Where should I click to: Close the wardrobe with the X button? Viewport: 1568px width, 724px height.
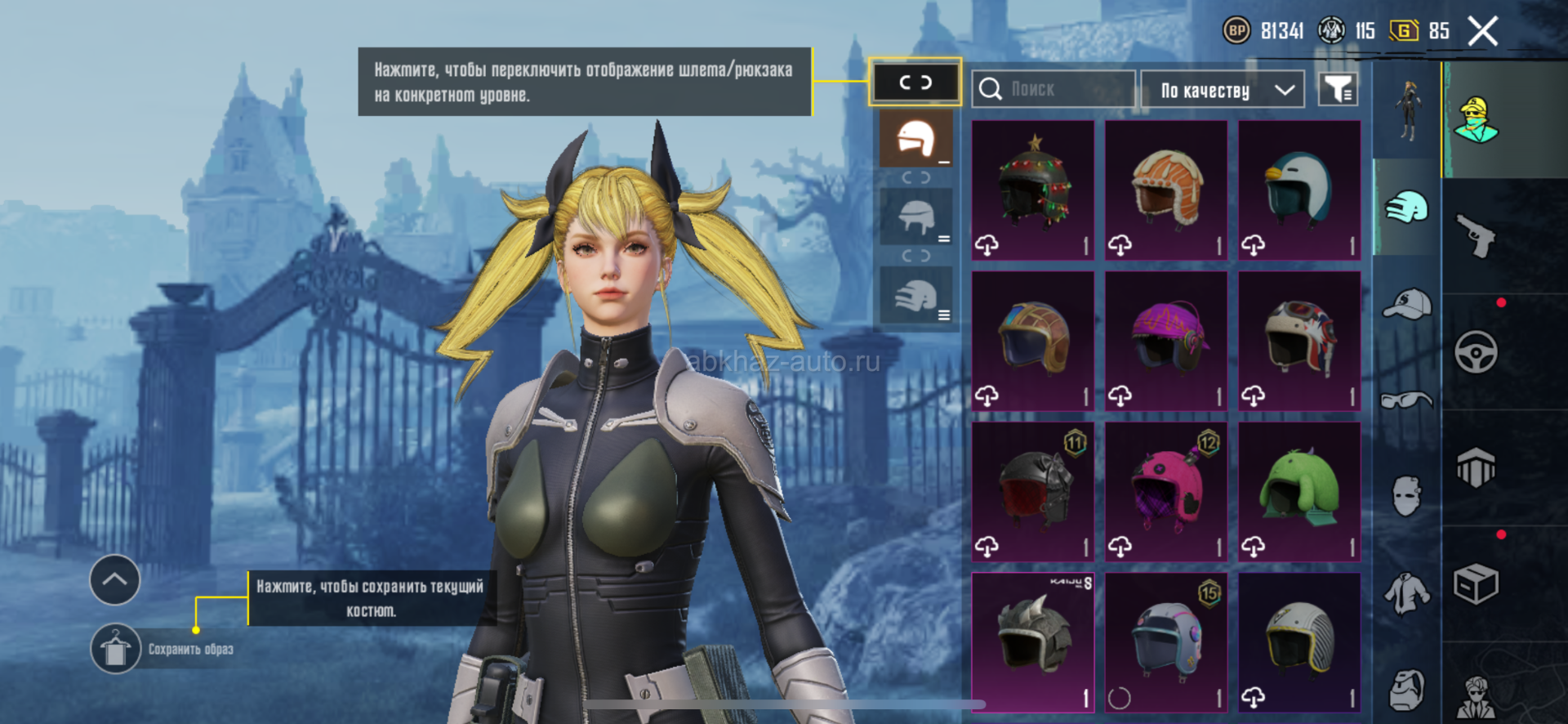(1482, 32)
